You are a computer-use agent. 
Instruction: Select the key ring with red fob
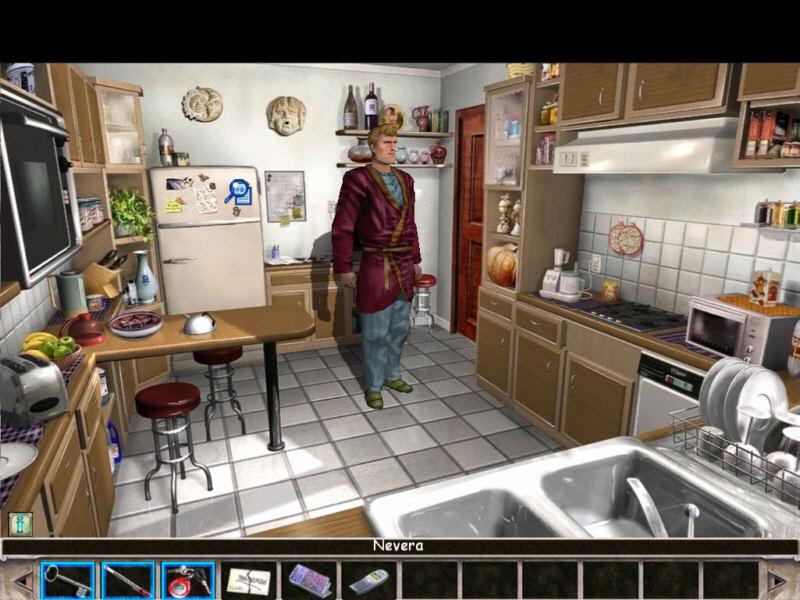point(188,580)
